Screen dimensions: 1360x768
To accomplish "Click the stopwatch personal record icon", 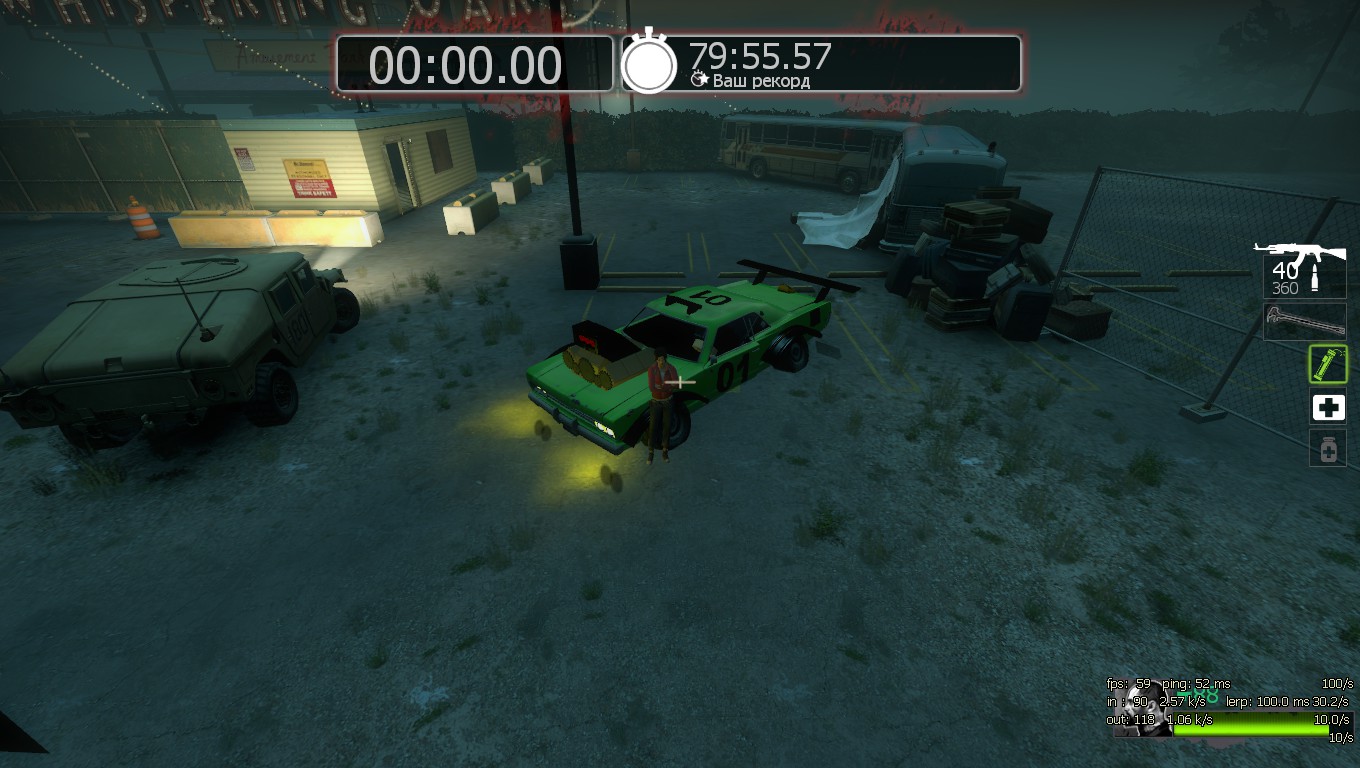I will tap(649, 62).
